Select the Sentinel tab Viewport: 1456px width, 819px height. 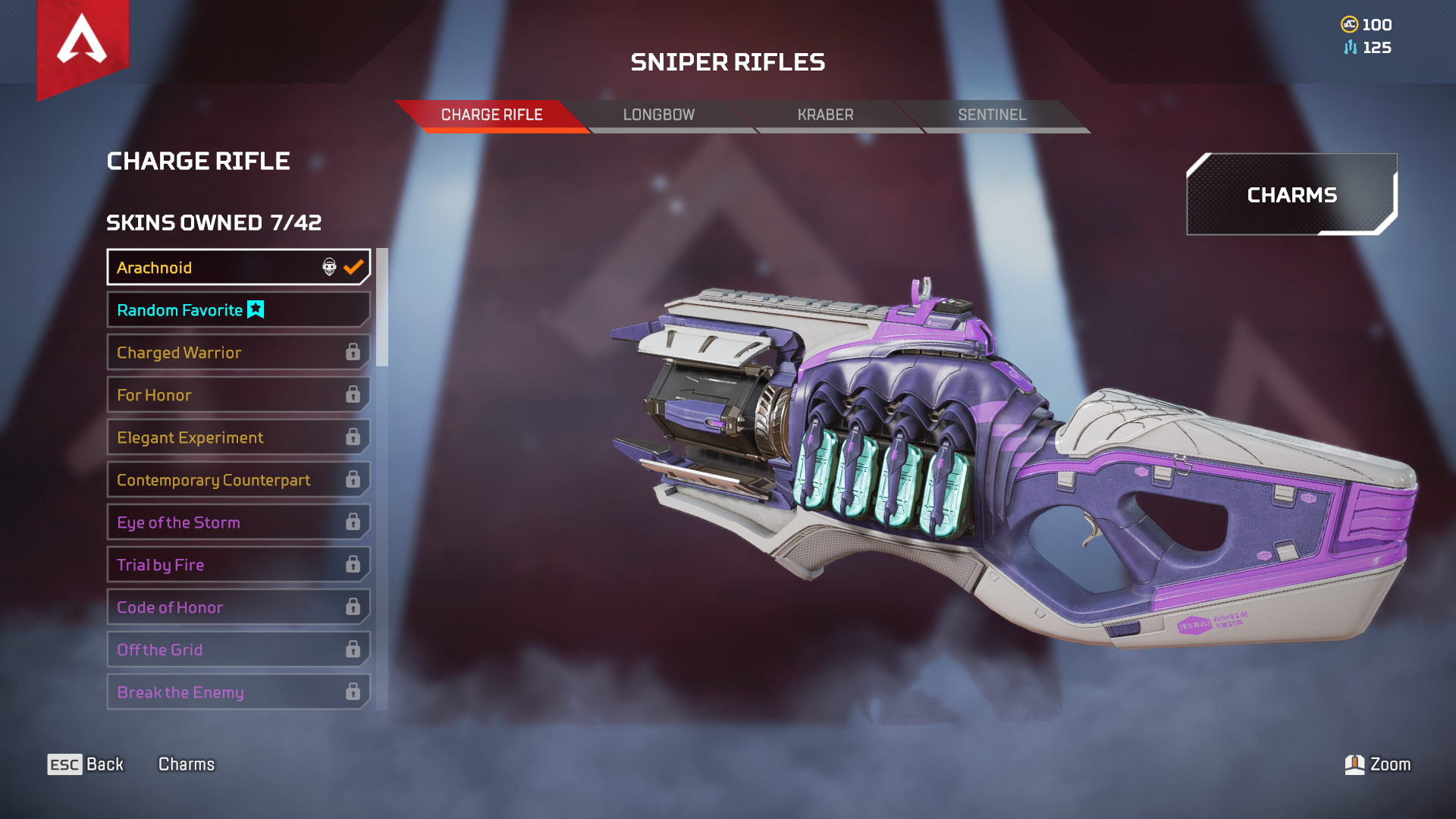tap(992, 115)
